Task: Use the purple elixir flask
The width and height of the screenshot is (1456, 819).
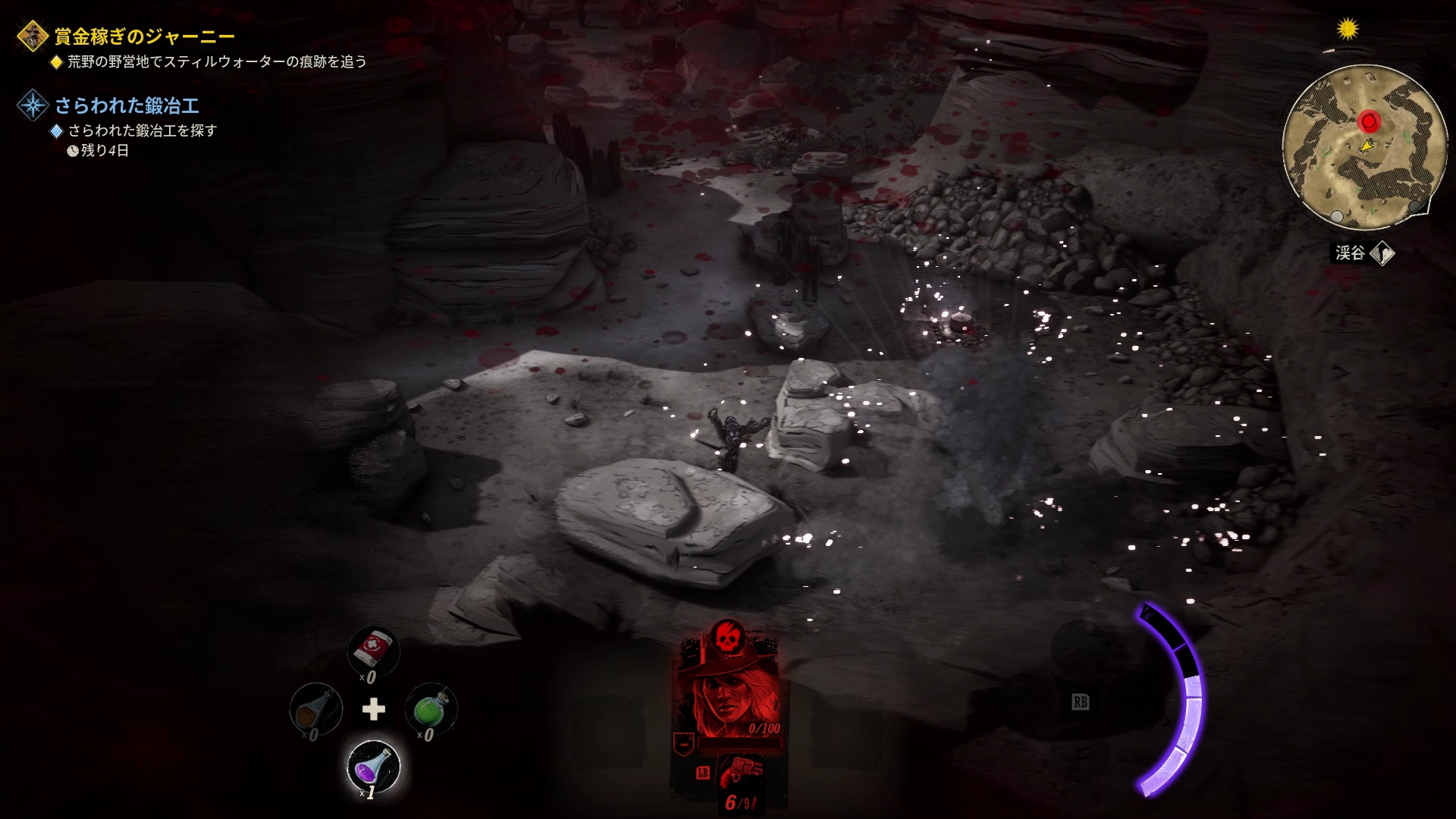Action: (373, 766)
